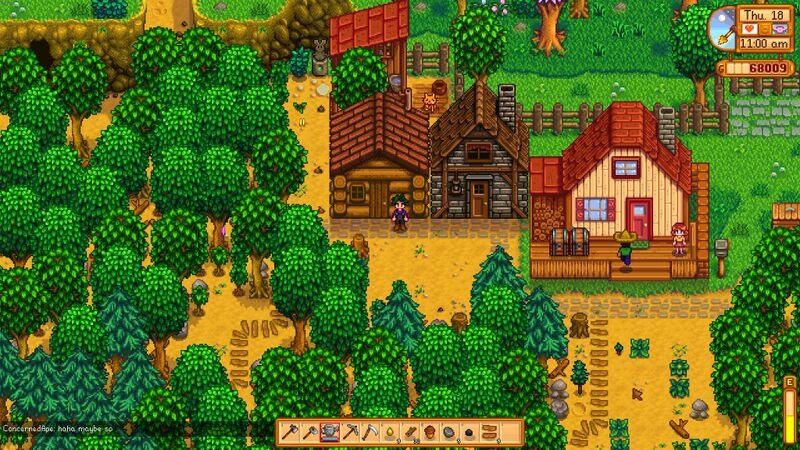Choose the gray stone item slot

coord(449,432)
